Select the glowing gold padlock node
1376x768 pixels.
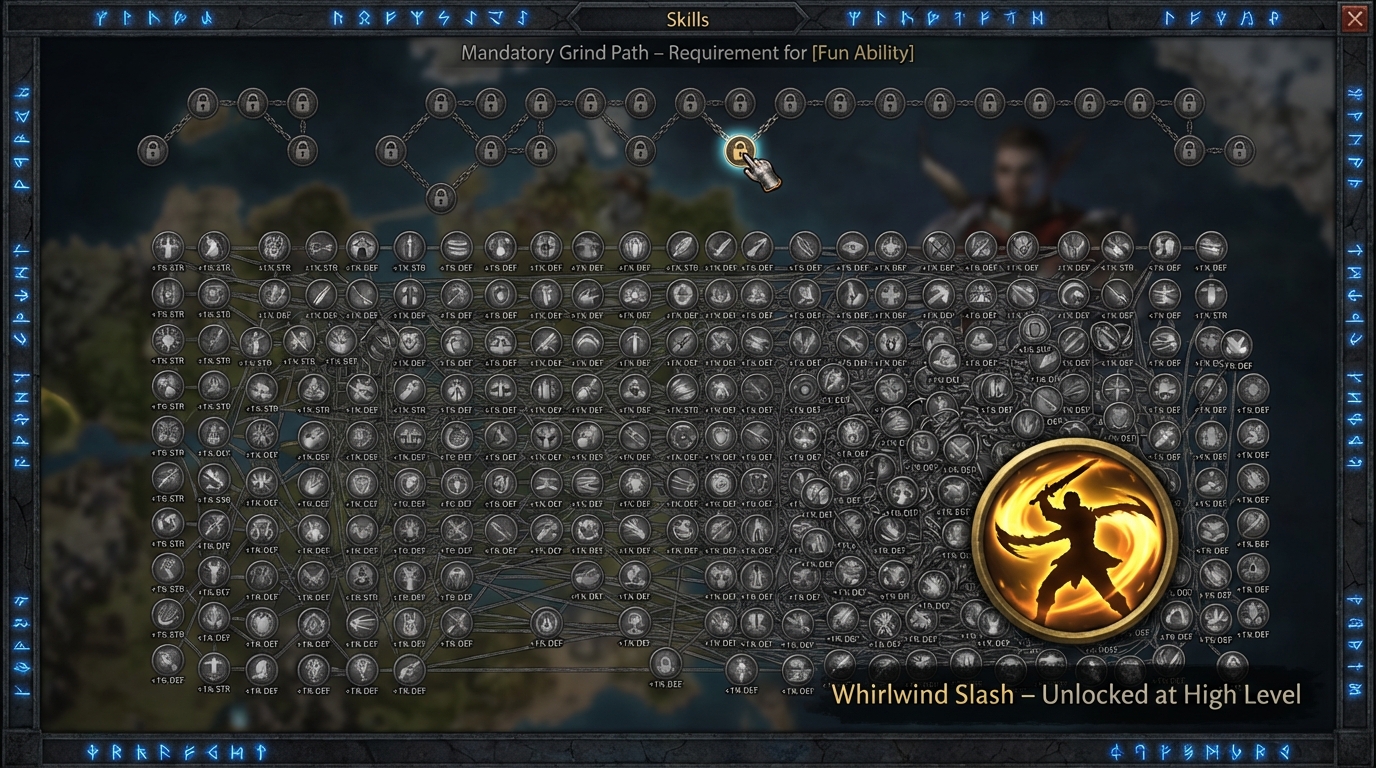(x=739, y=151)
